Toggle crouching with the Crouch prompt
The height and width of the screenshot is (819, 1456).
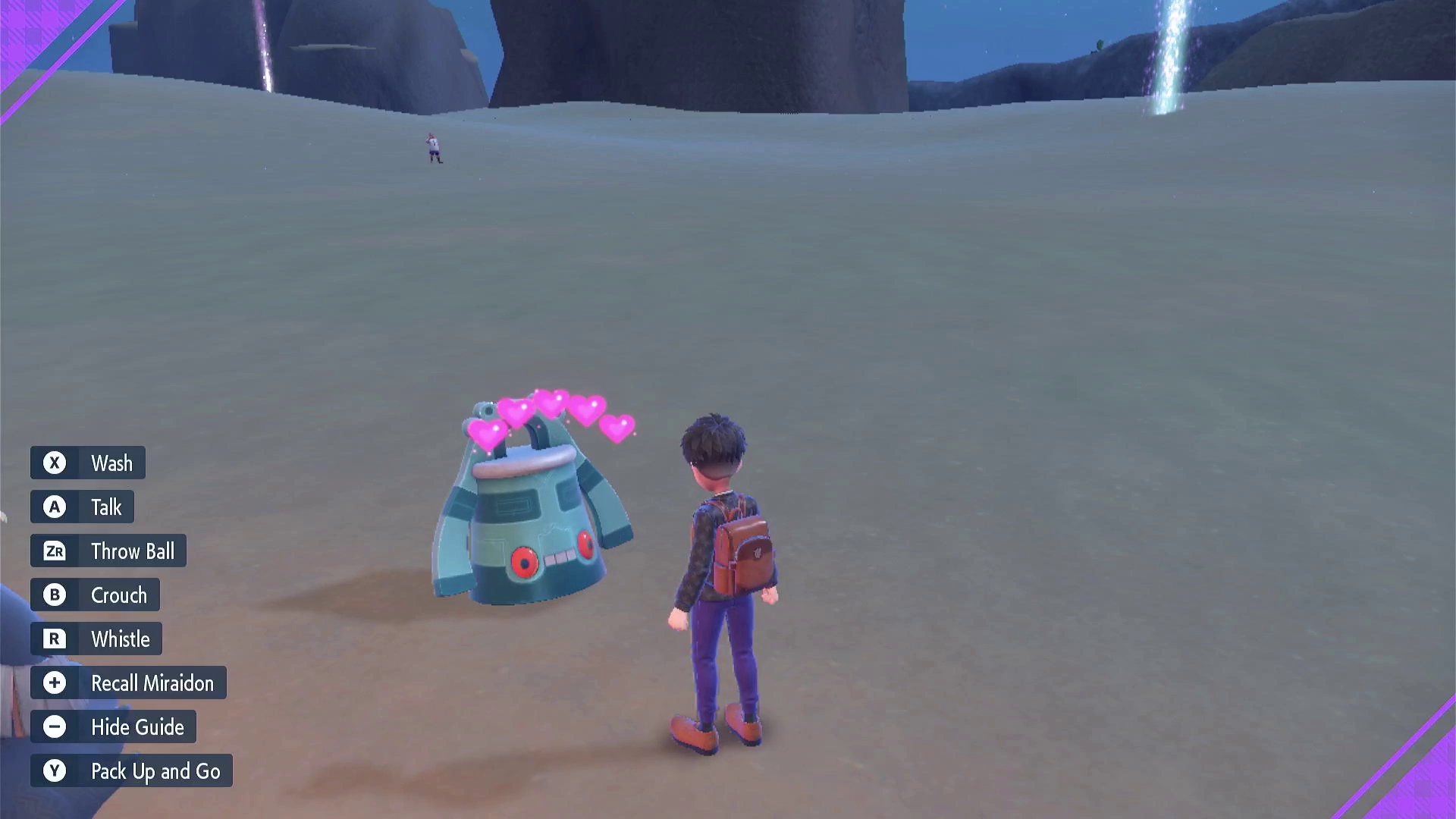(x=119, y=595)
